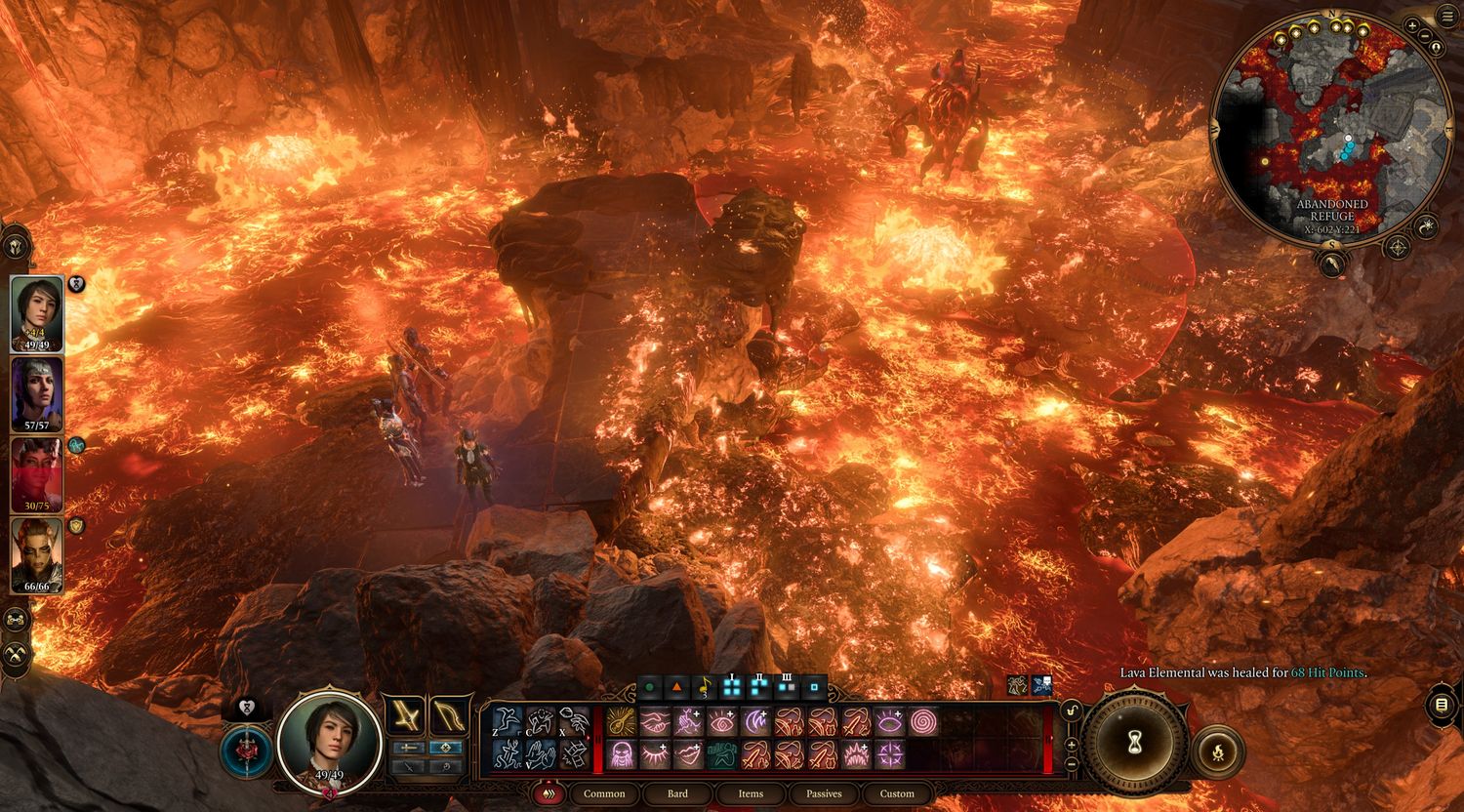Select the Passives hotbar tab
Viewport: 1464px width, 812px height.
(x=824, y=793)
